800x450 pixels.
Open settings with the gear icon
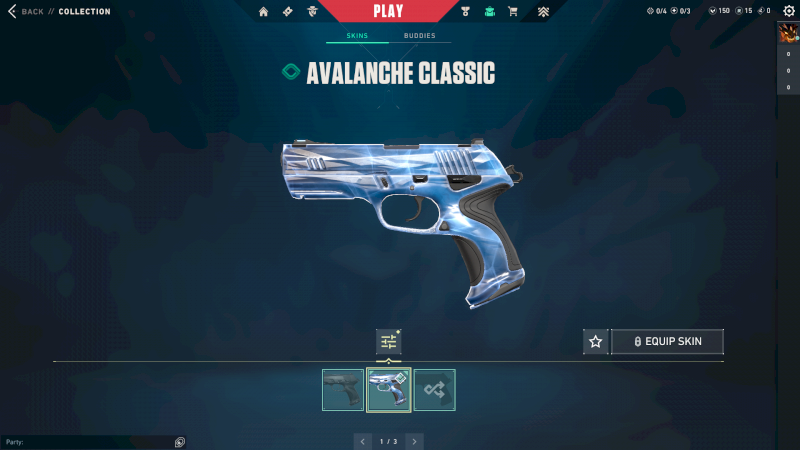788,11
